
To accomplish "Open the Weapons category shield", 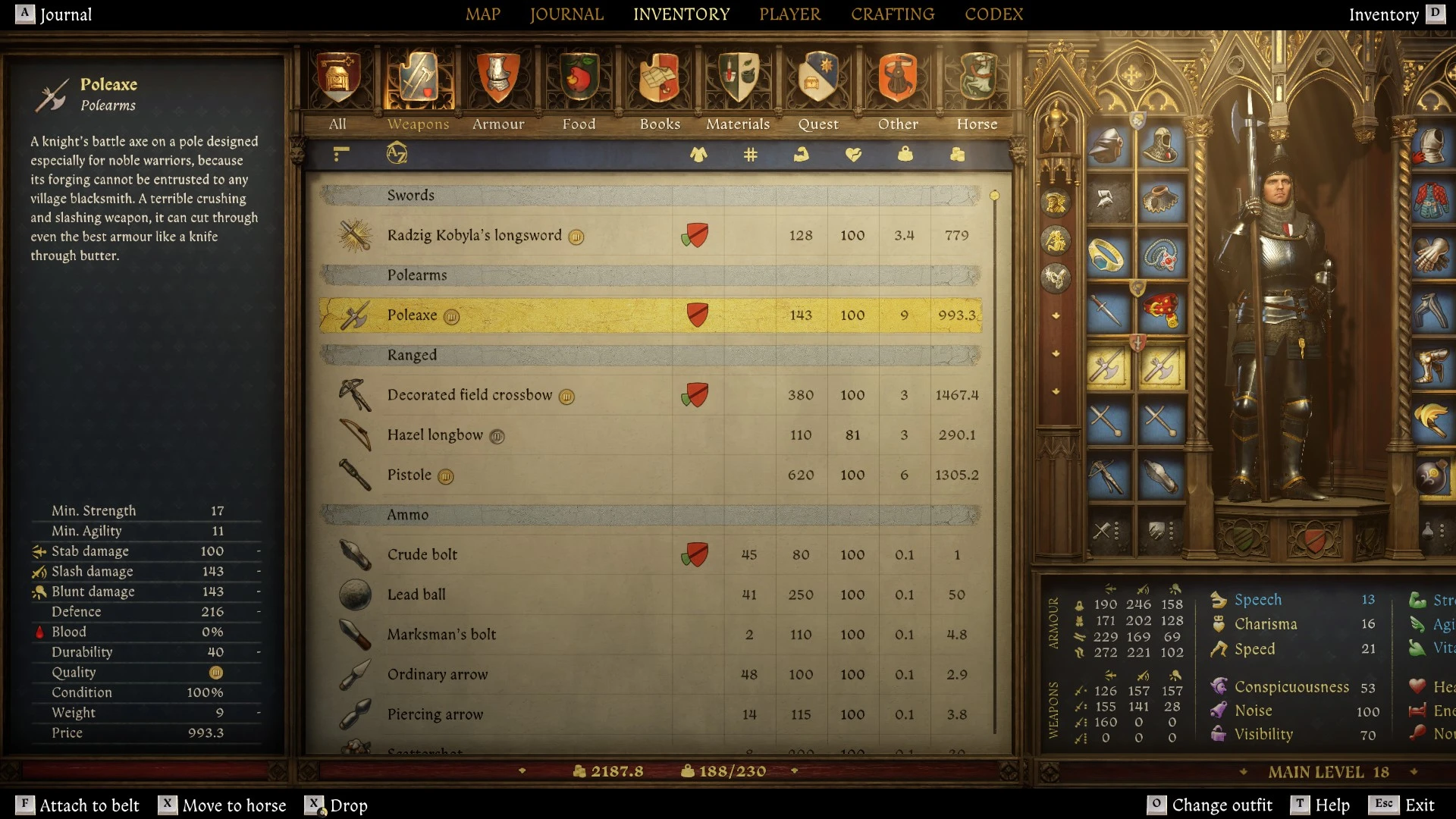I will click(x=418, y=80).
